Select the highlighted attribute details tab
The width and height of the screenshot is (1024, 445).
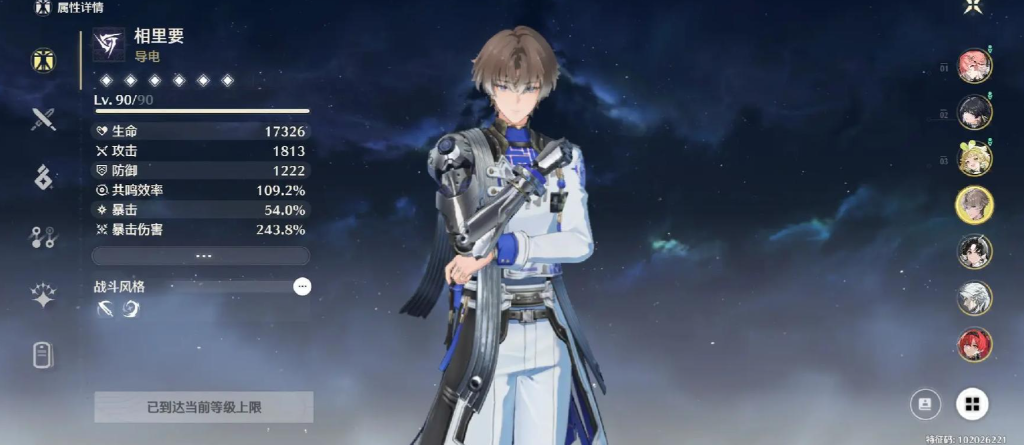click(42, 61)
